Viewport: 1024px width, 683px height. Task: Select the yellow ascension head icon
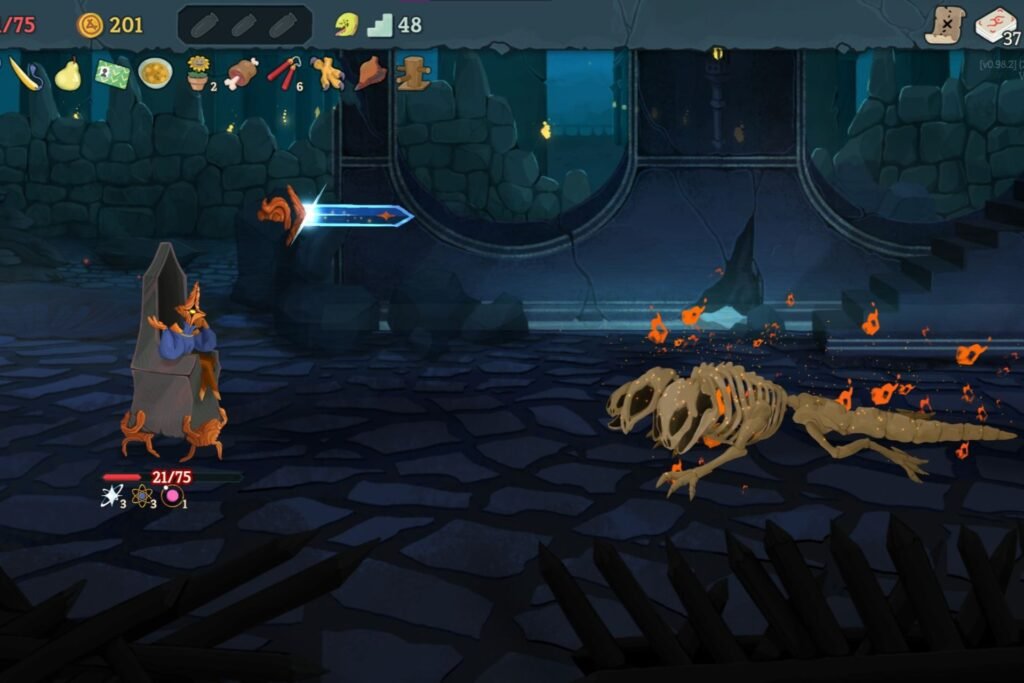click(346, 24)
